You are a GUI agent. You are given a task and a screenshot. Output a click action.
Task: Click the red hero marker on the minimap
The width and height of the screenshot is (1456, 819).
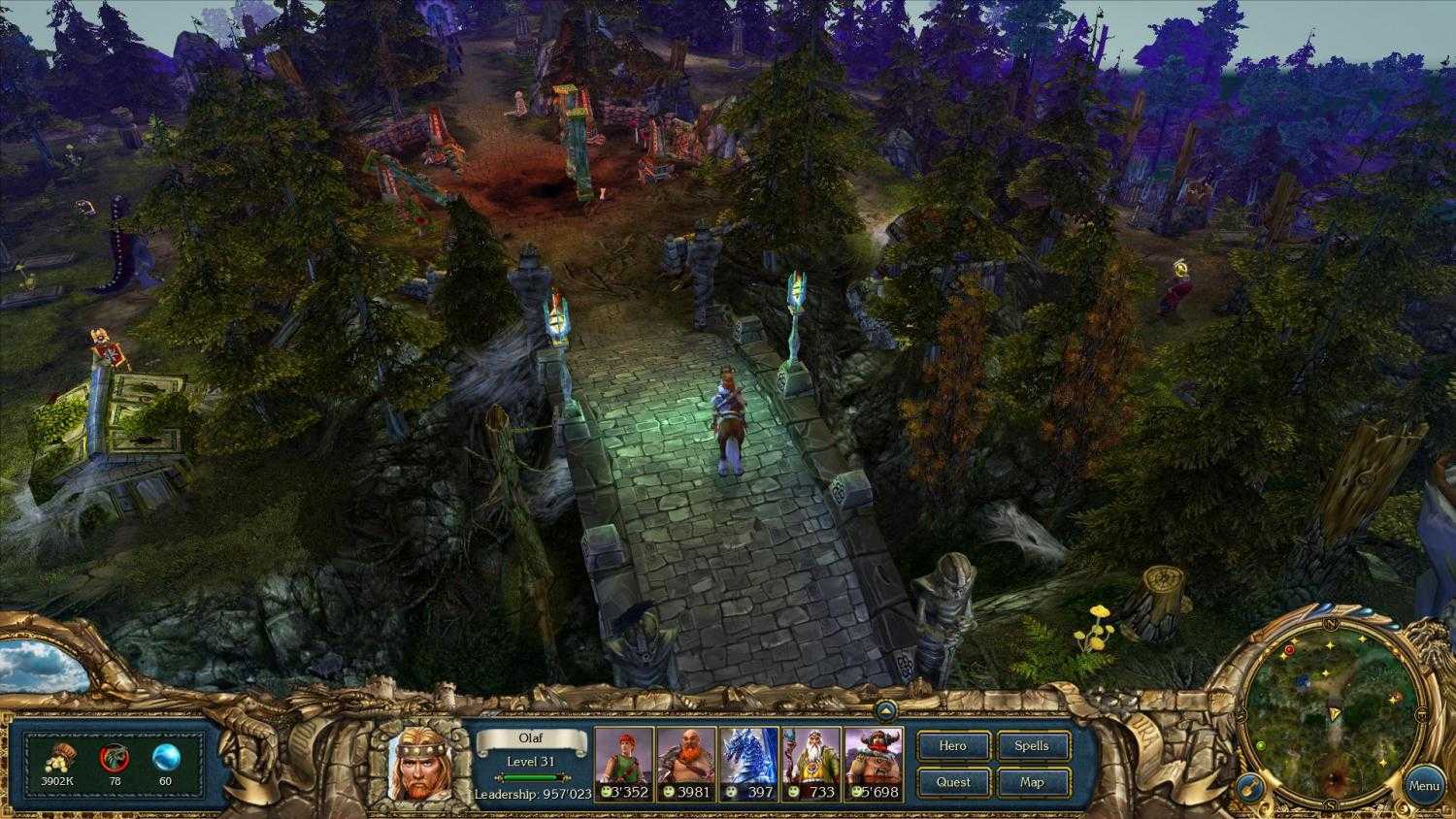tap(1289, 649)
